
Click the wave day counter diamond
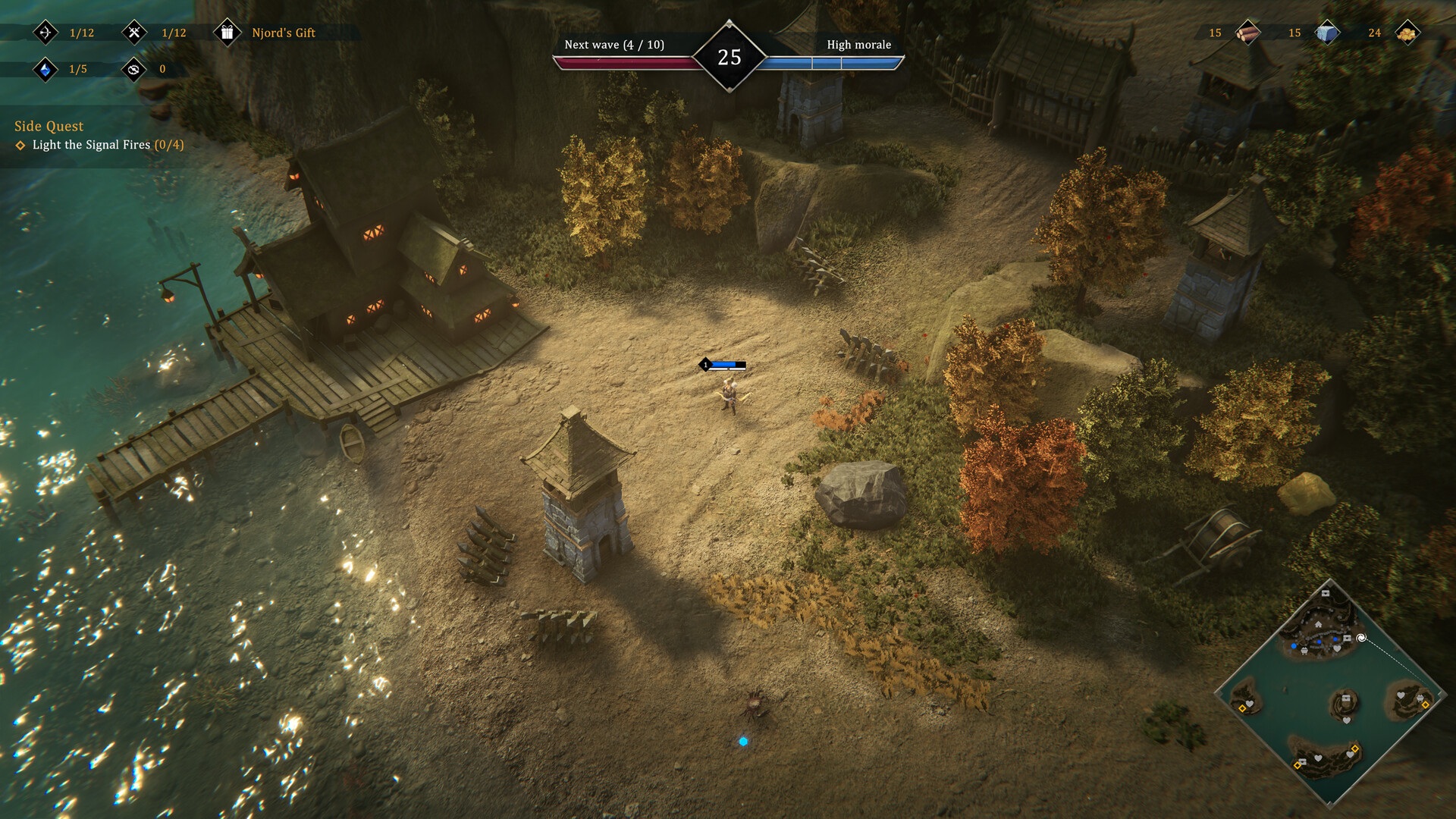(730, 57)
